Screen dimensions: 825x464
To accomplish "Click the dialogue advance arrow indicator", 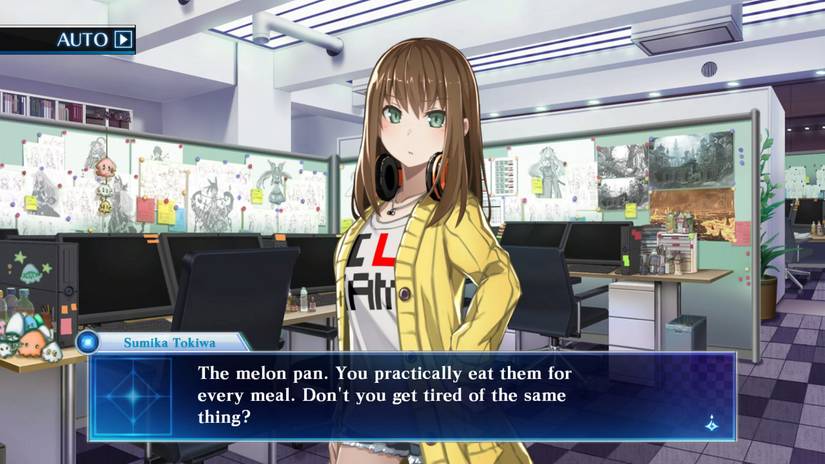I will point(710,422).
